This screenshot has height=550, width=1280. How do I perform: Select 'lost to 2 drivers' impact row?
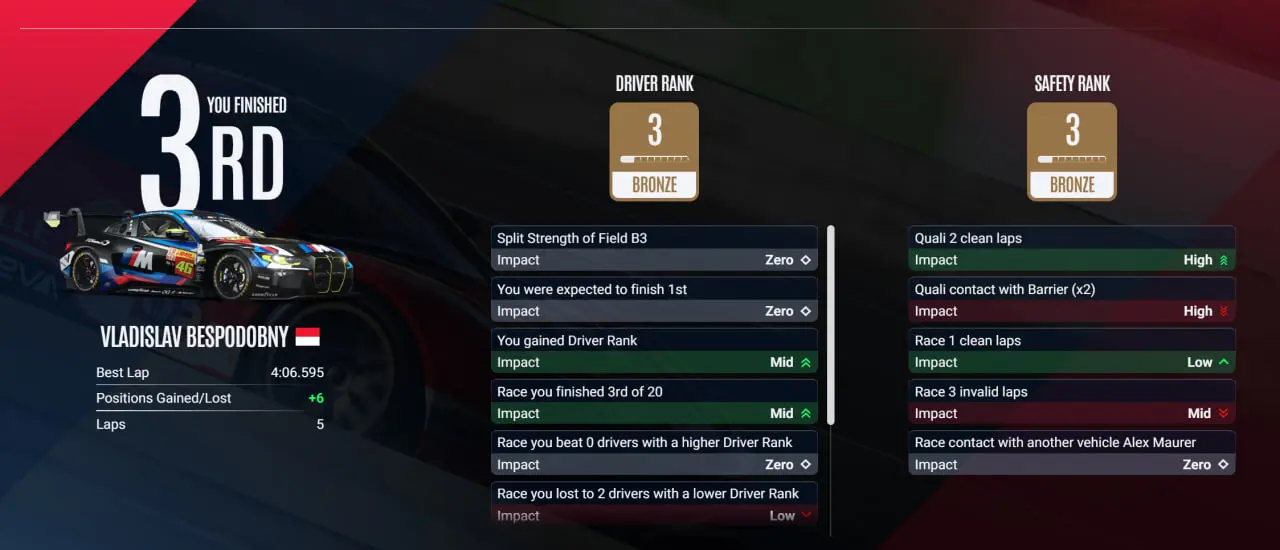654,503
